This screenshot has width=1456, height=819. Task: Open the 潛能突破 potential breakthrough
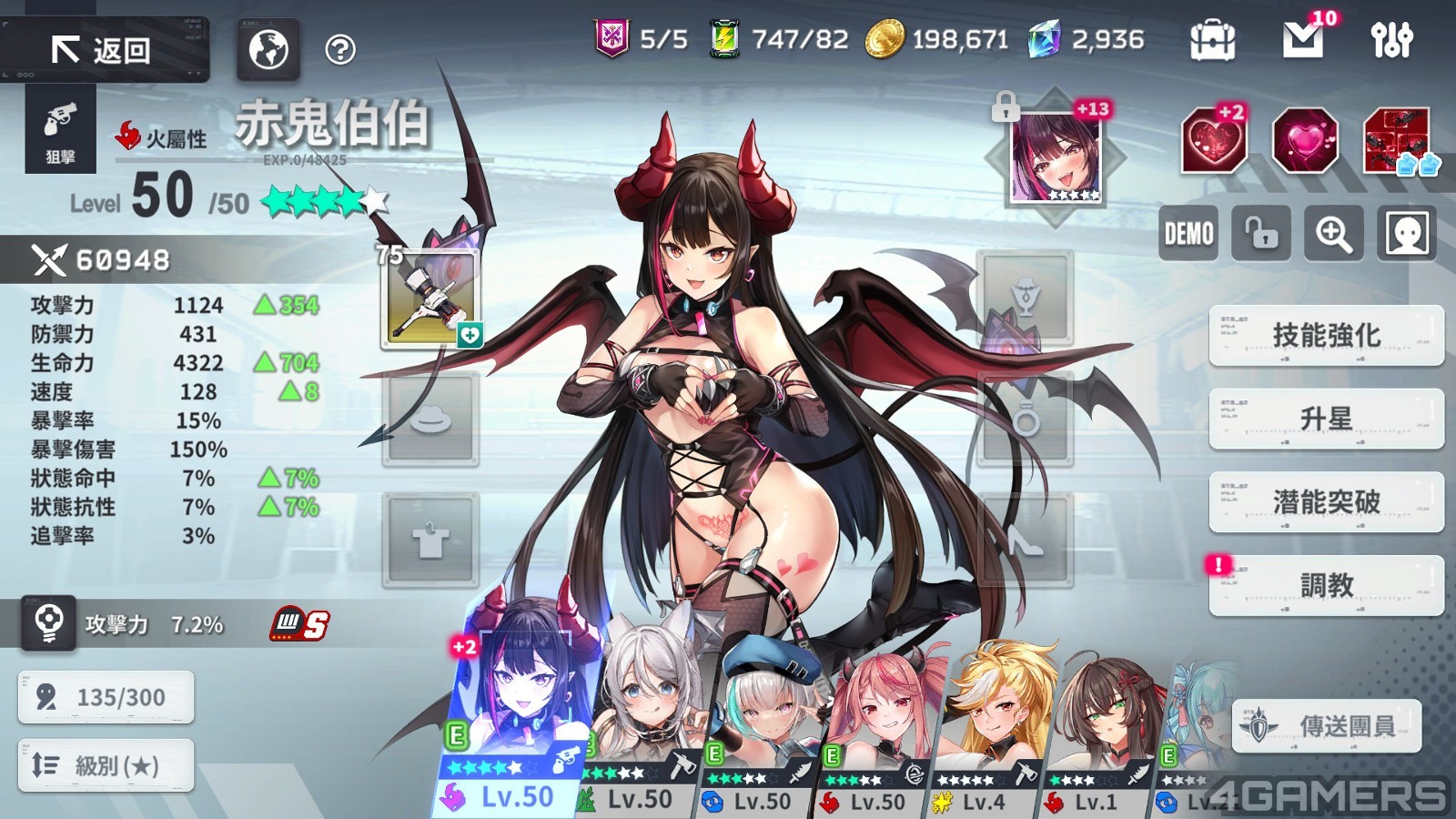(1326, 501)
